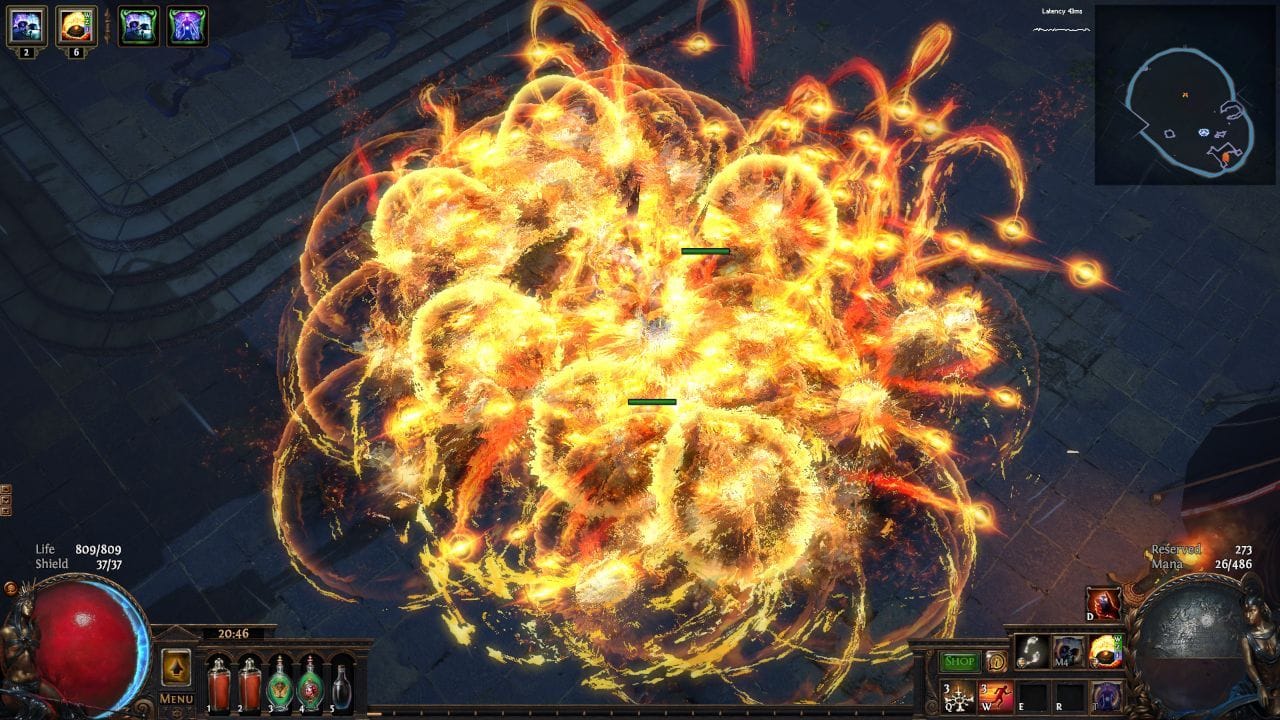Inspect the buff icon showing 6 stacks

(x=75, y=24)
